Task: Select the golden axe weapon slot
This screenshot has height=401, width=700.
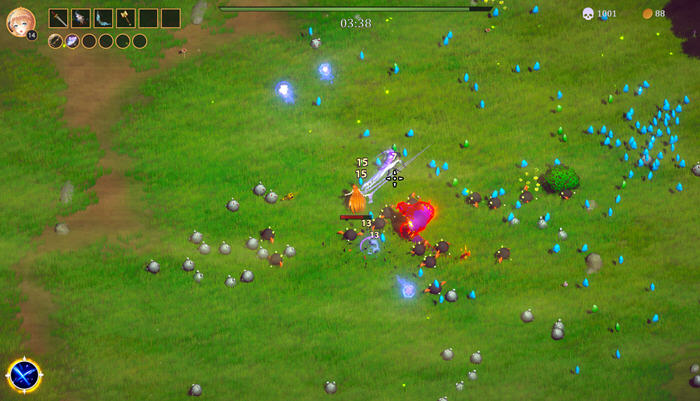Action: pyautogui.click(x=125, y=18)
